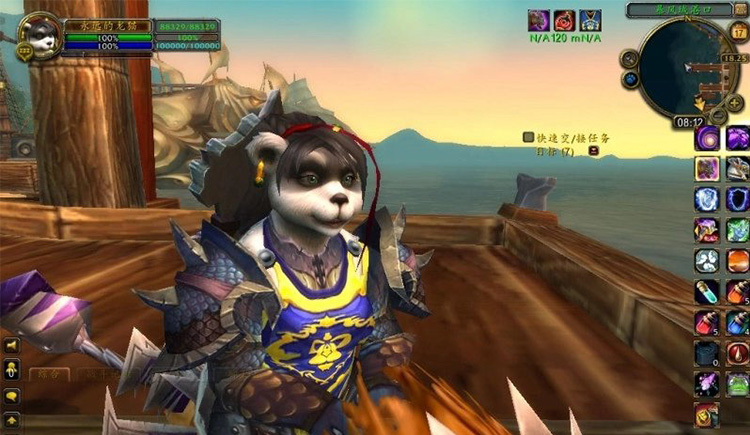Click the dark purple buff icon
750x435 pixels.
tap(539, 20)
